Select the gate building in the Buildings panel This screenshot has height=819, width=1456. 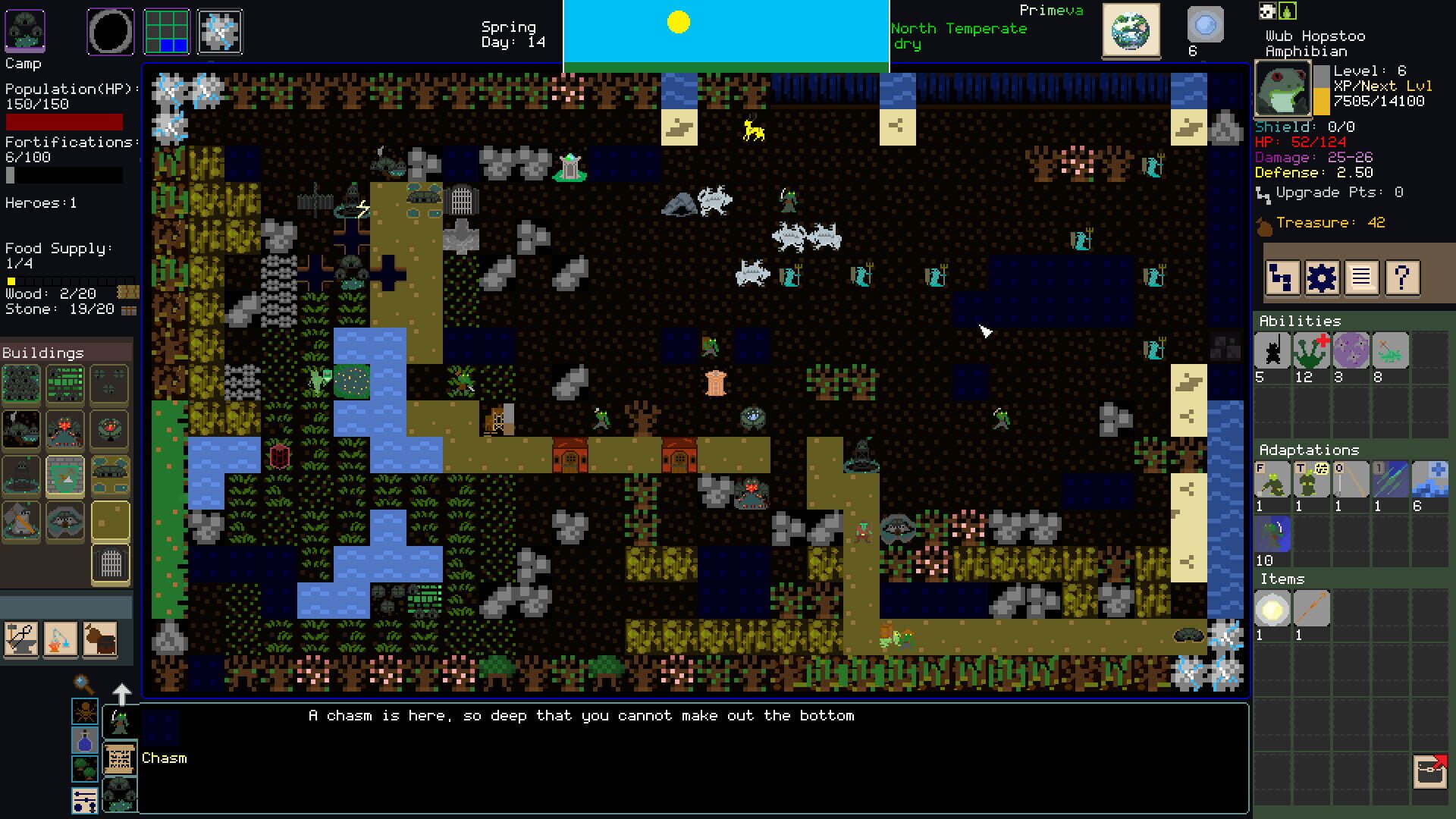110,565
